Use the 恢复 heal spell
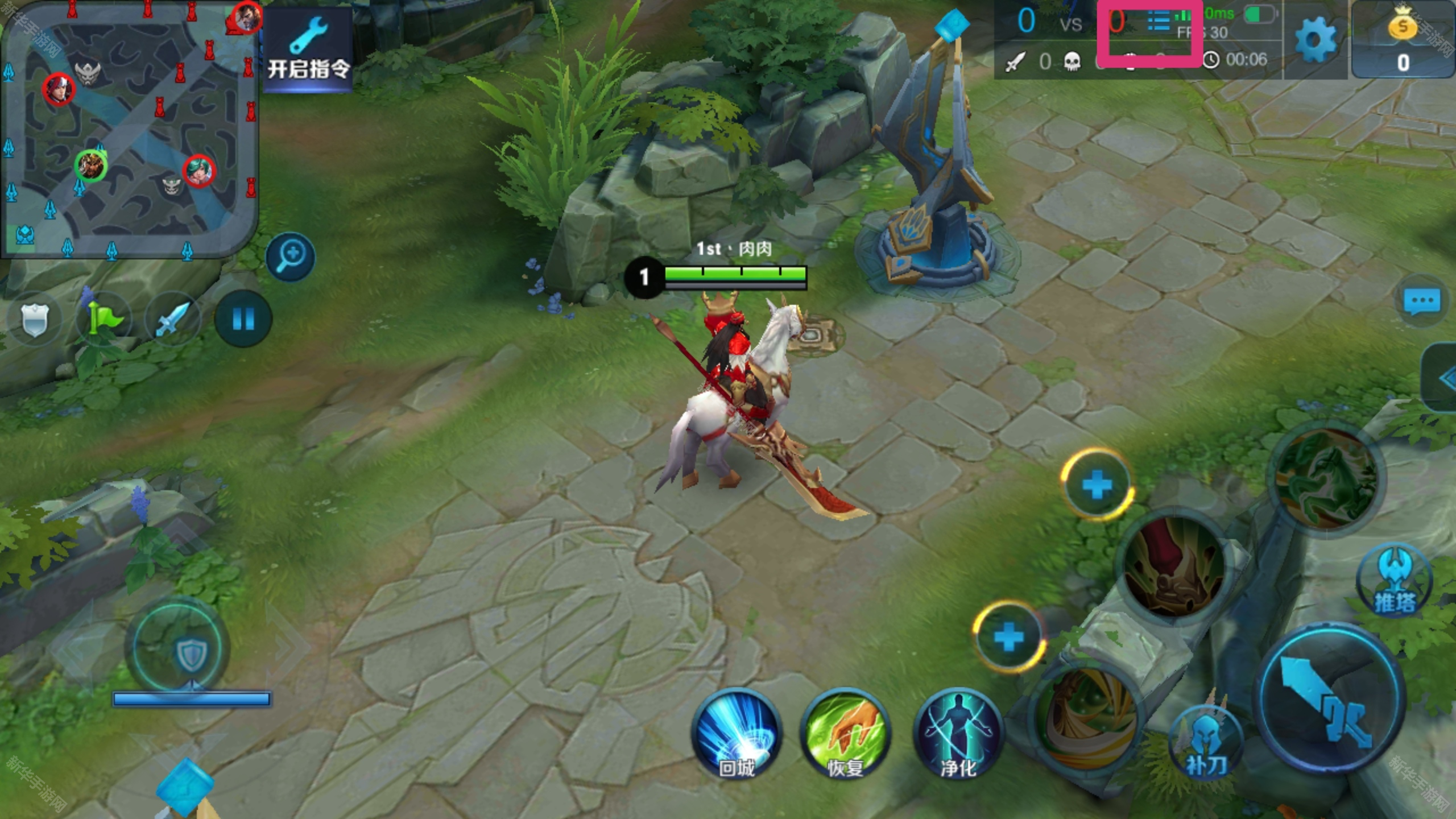The height and width of the screenshot is (819, 1456). 846,733
